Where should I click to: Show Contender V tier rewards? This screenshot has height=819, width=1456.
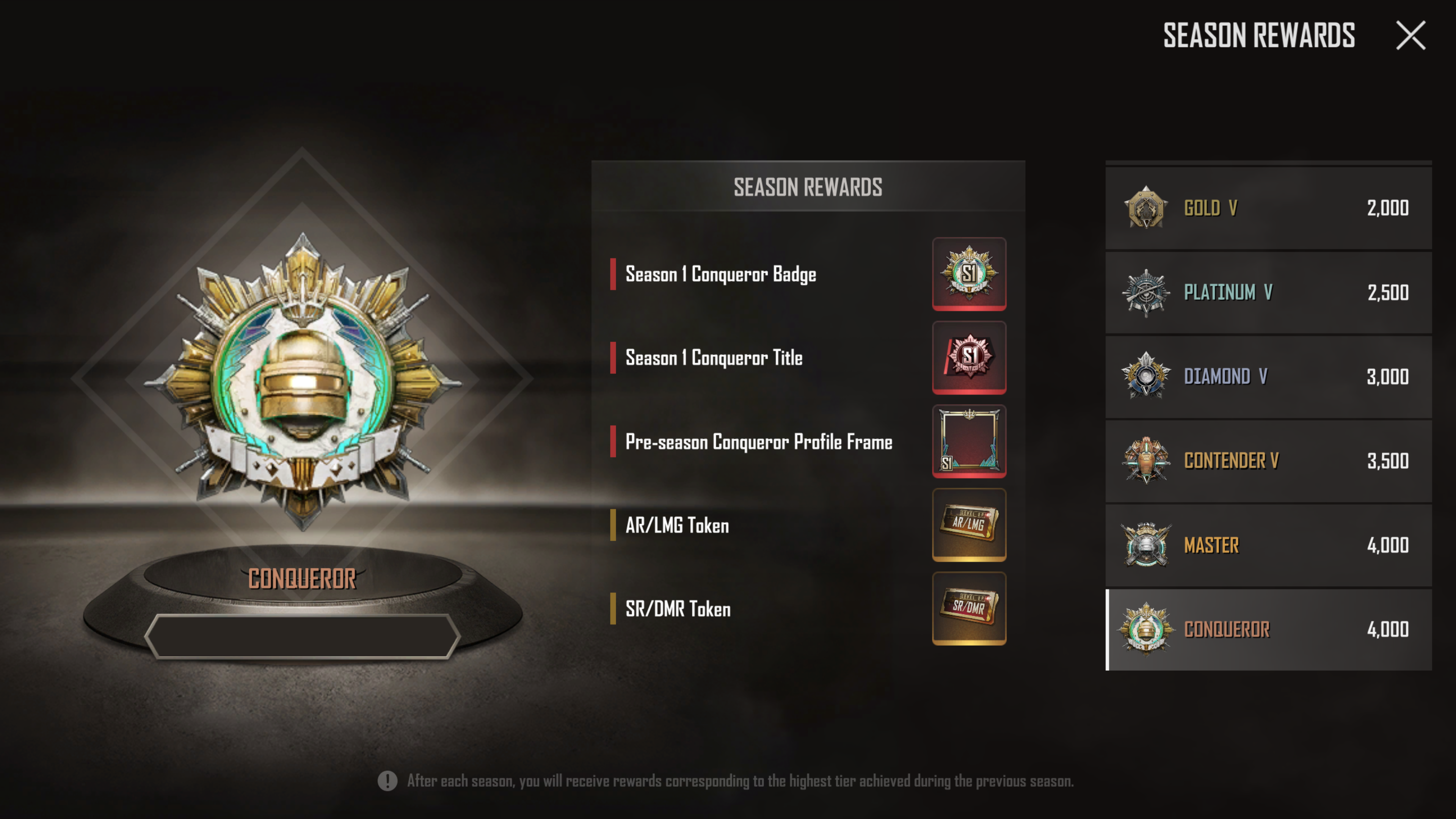point(1268,461)
